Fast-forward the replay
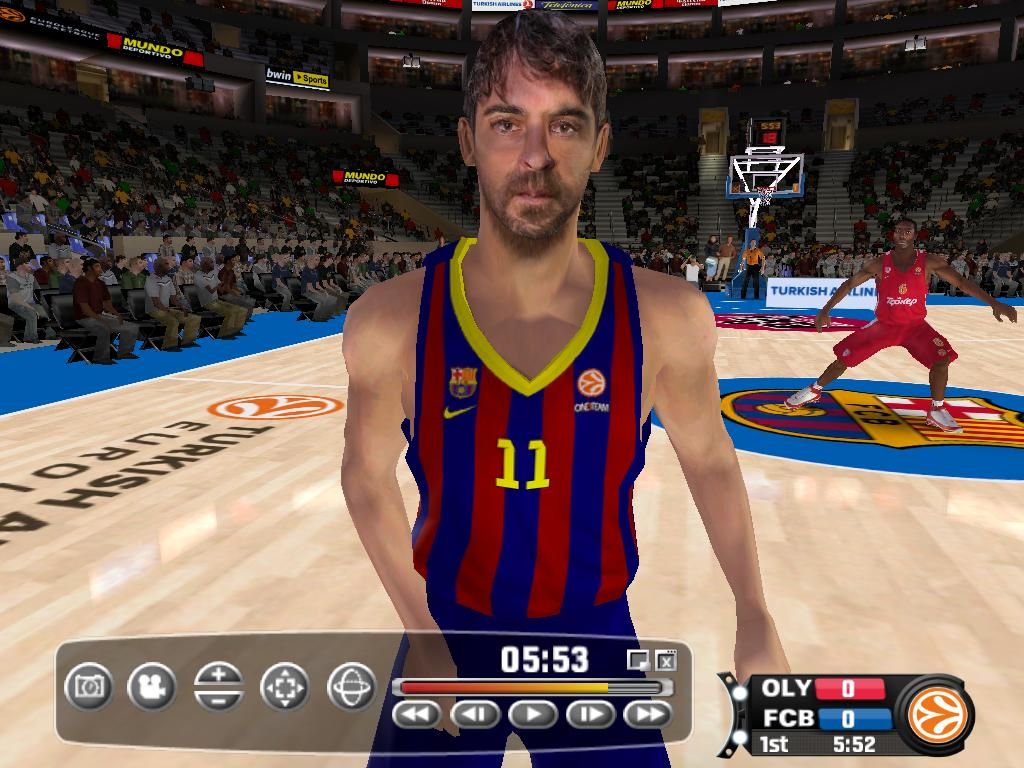 pos(648,714)
